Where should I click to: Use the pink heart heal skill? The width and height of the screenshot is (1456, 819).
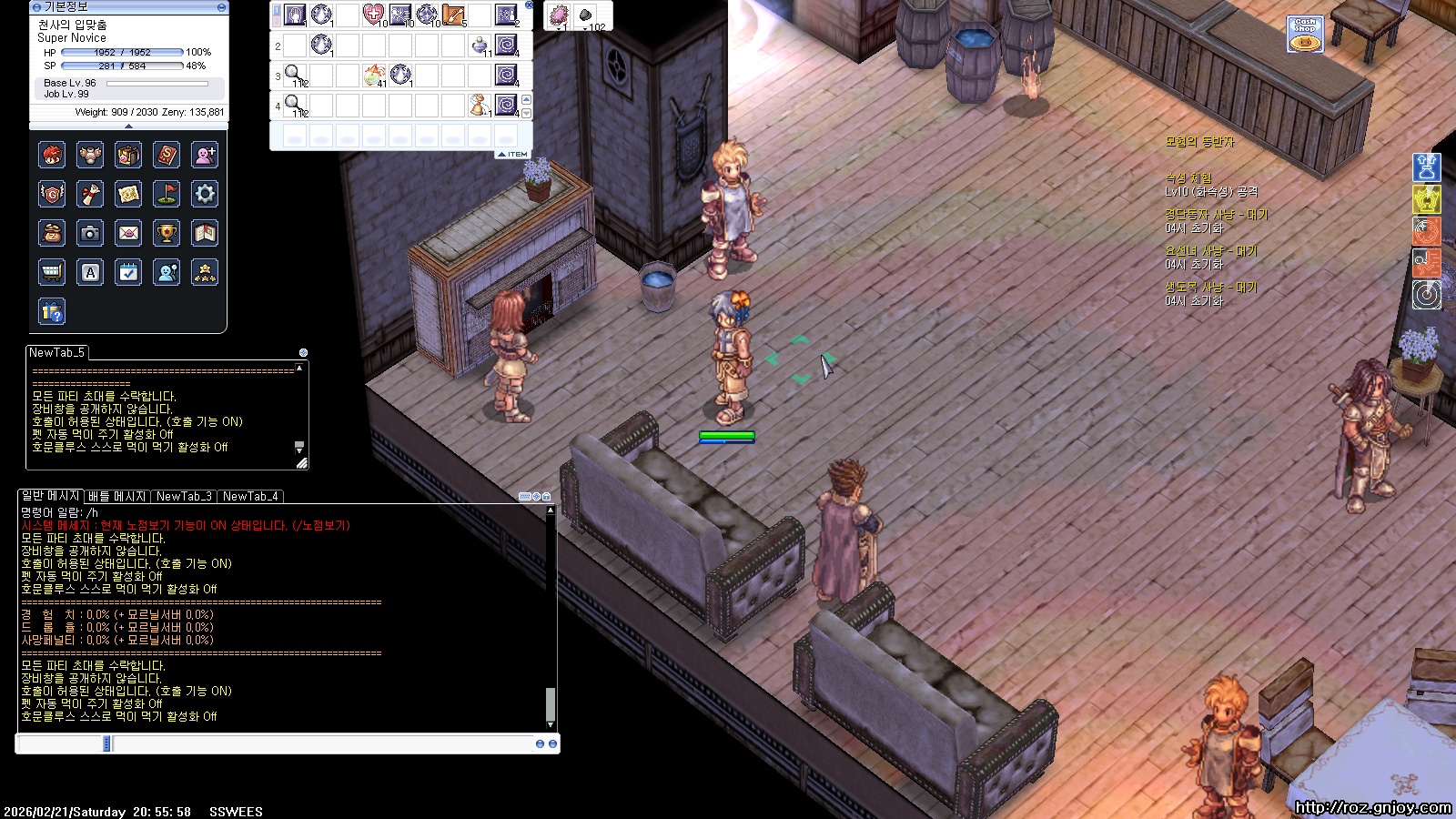(373, 15)
